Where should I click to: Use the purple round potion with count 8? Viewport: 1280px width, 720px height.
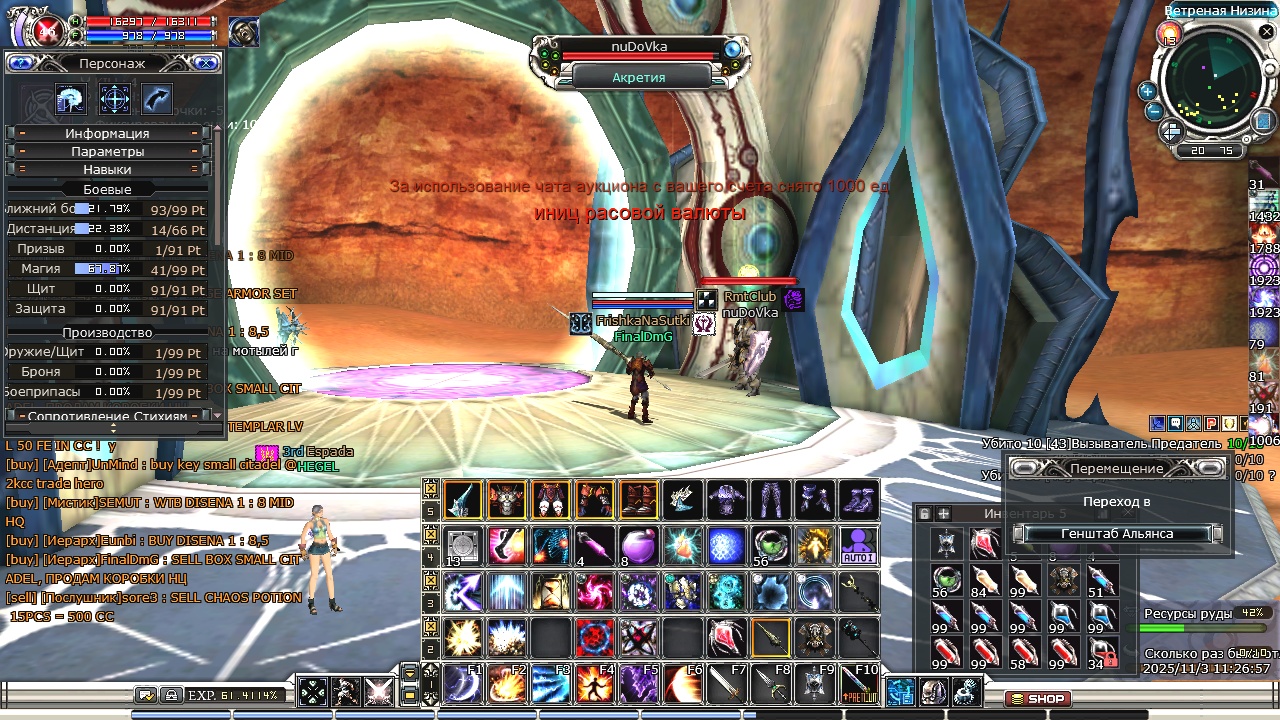pyautogui.click(x=638, y=546)
